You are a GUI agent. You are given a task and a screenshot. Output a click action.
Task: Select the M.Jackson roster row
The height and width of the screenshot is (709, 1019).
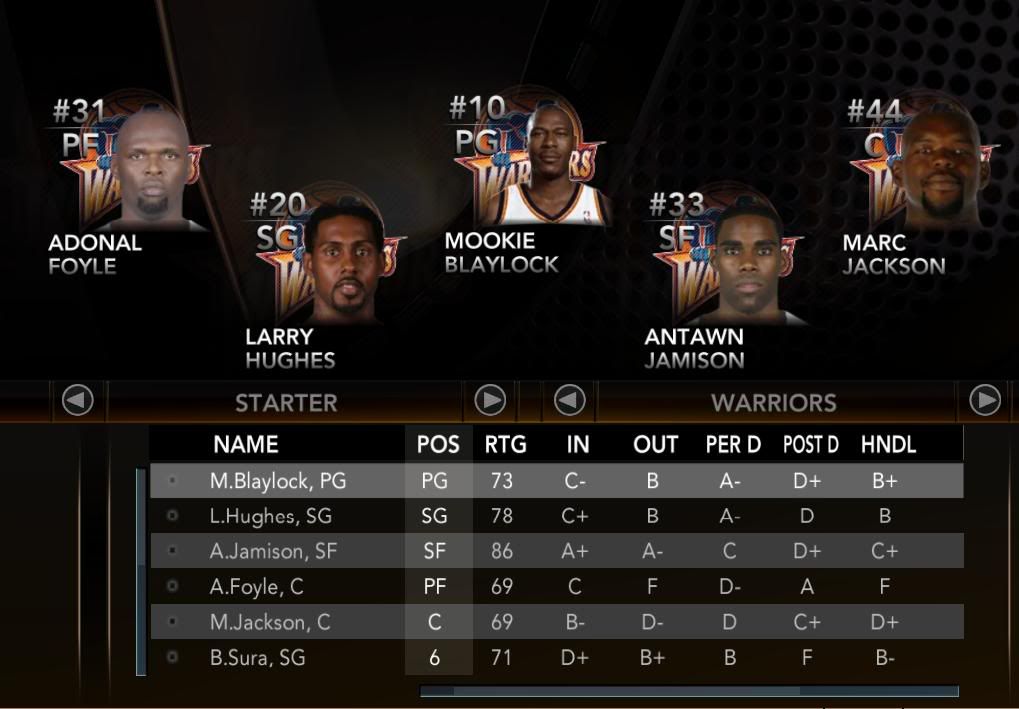tap(268, 622)
